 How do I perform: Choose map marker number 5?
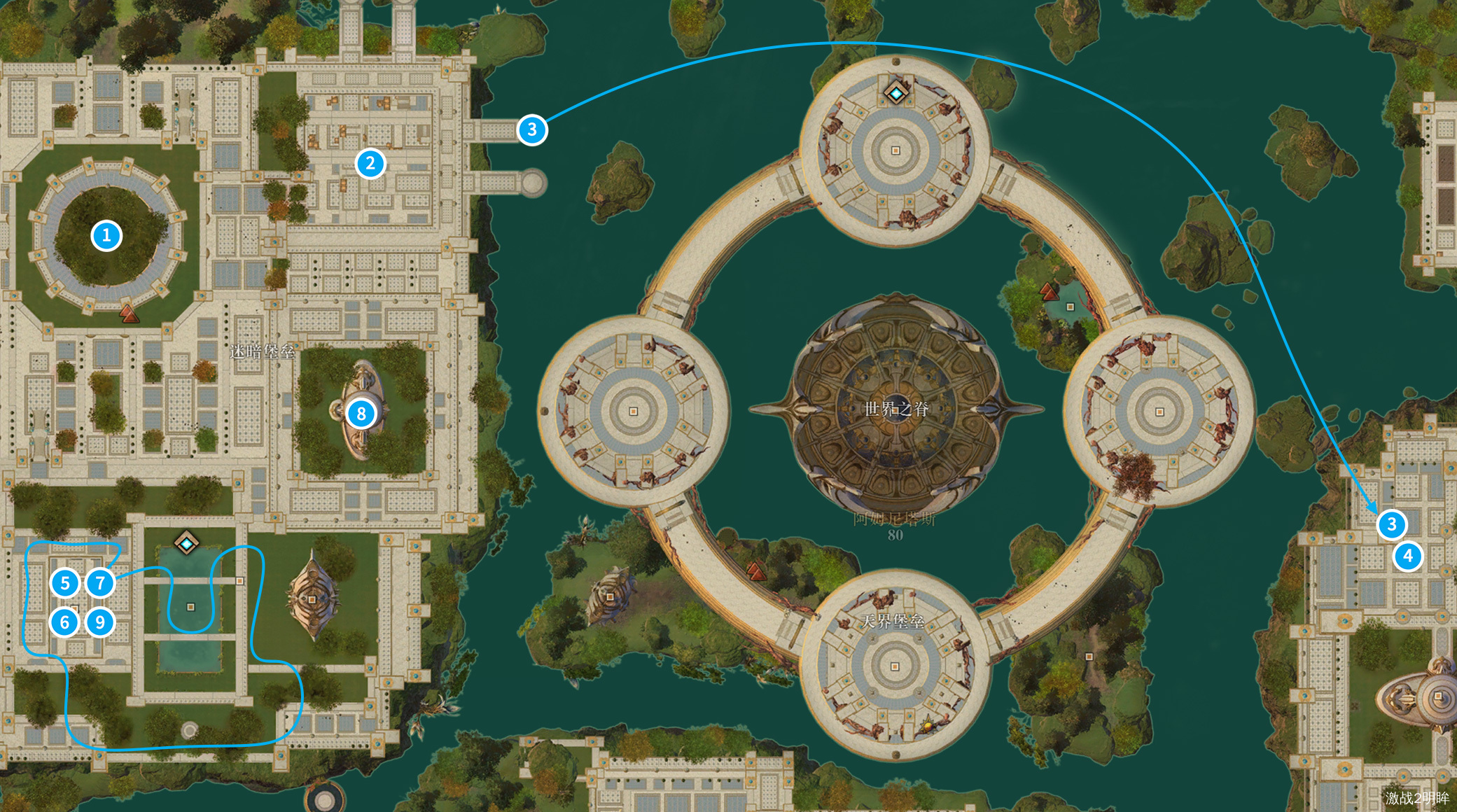pos(65,582)
